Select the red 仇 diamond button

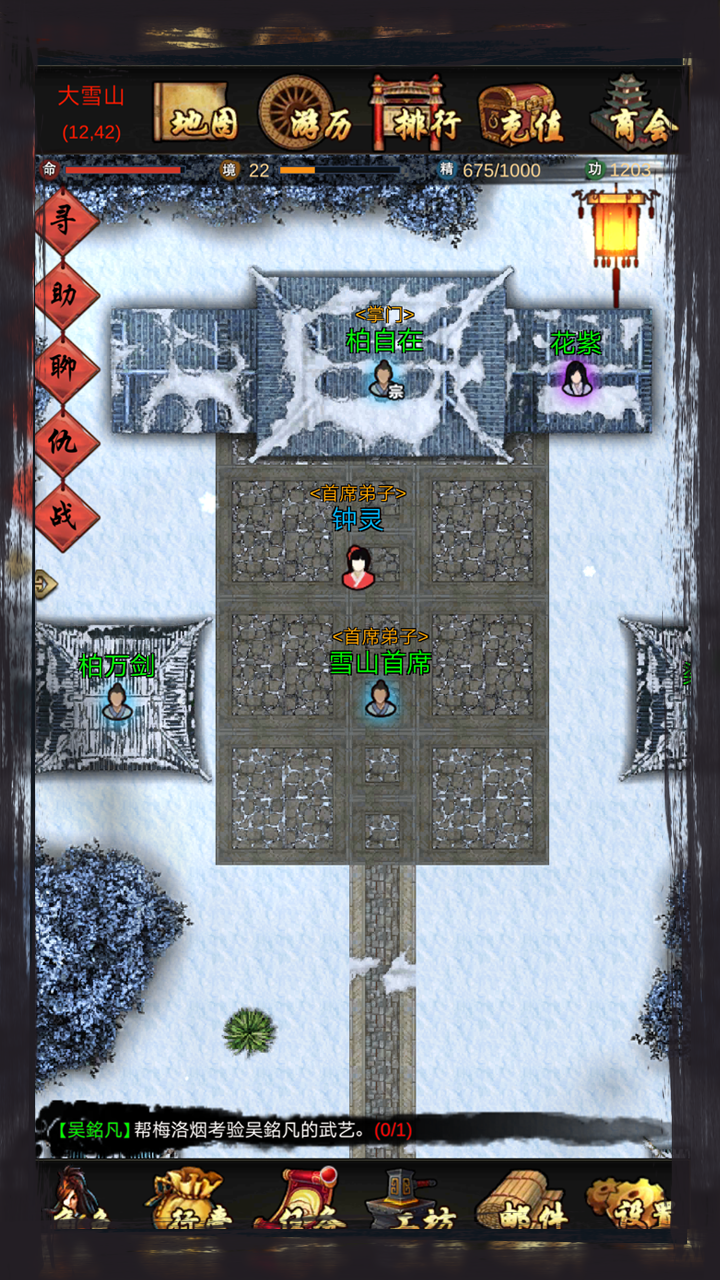click(x=67, y=444)
